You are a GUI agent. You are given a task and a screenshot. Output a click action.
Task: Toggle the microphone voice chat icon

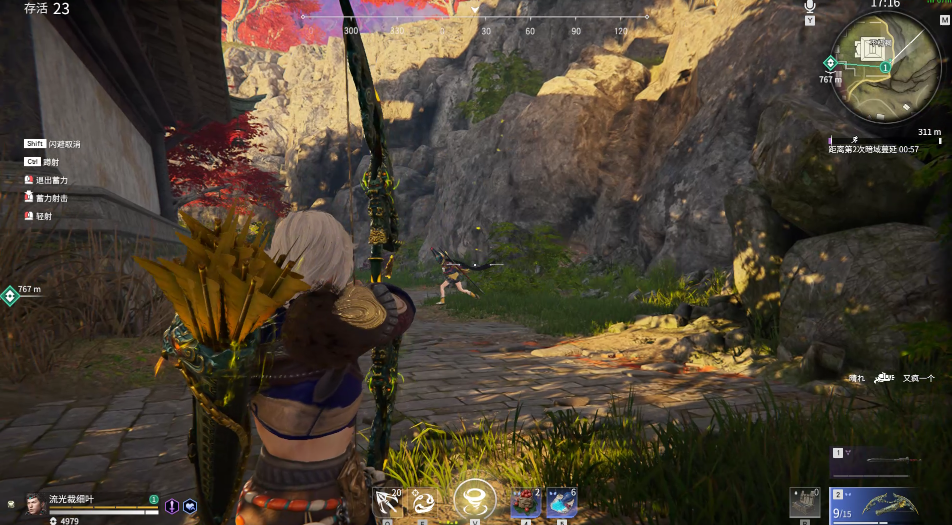point(809,7)
